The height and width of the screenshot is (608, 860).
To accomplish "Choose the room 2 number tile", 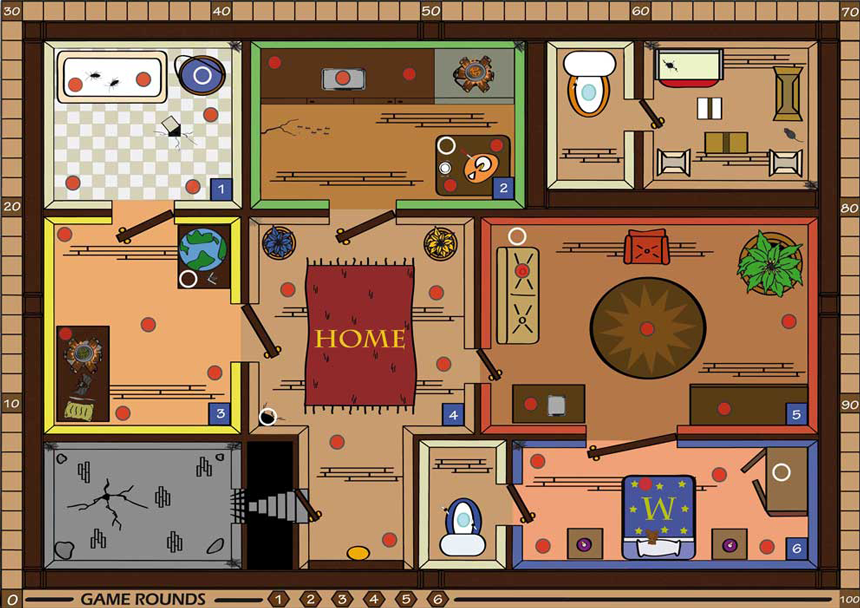I will click(502, 187).
